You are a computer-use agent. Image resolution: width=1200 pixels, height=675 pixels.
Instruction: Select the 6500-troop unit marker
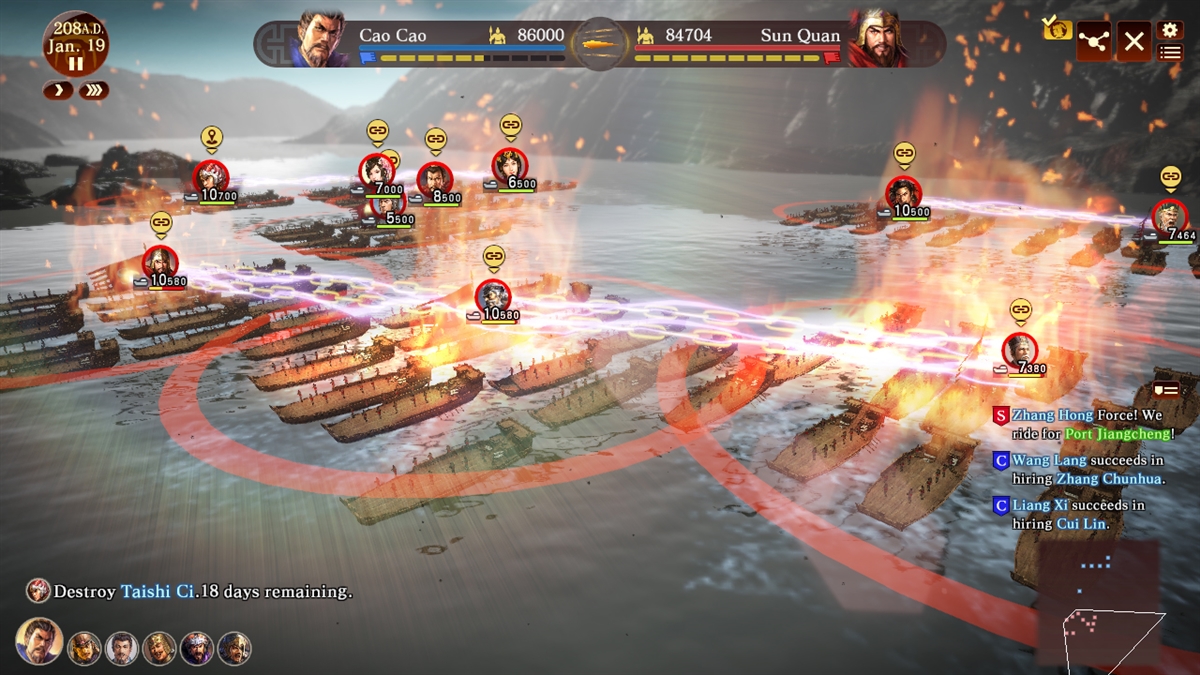coord(510,165)
